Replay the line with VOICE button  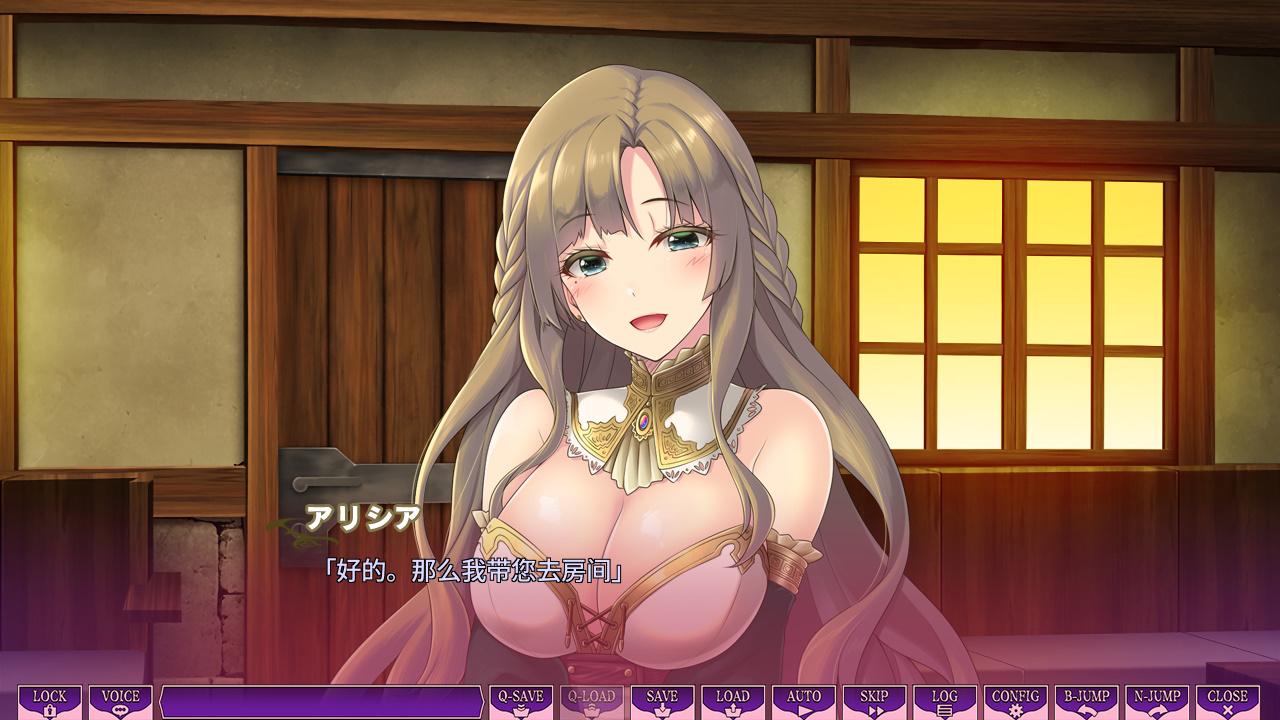click(x=121, y=702)
